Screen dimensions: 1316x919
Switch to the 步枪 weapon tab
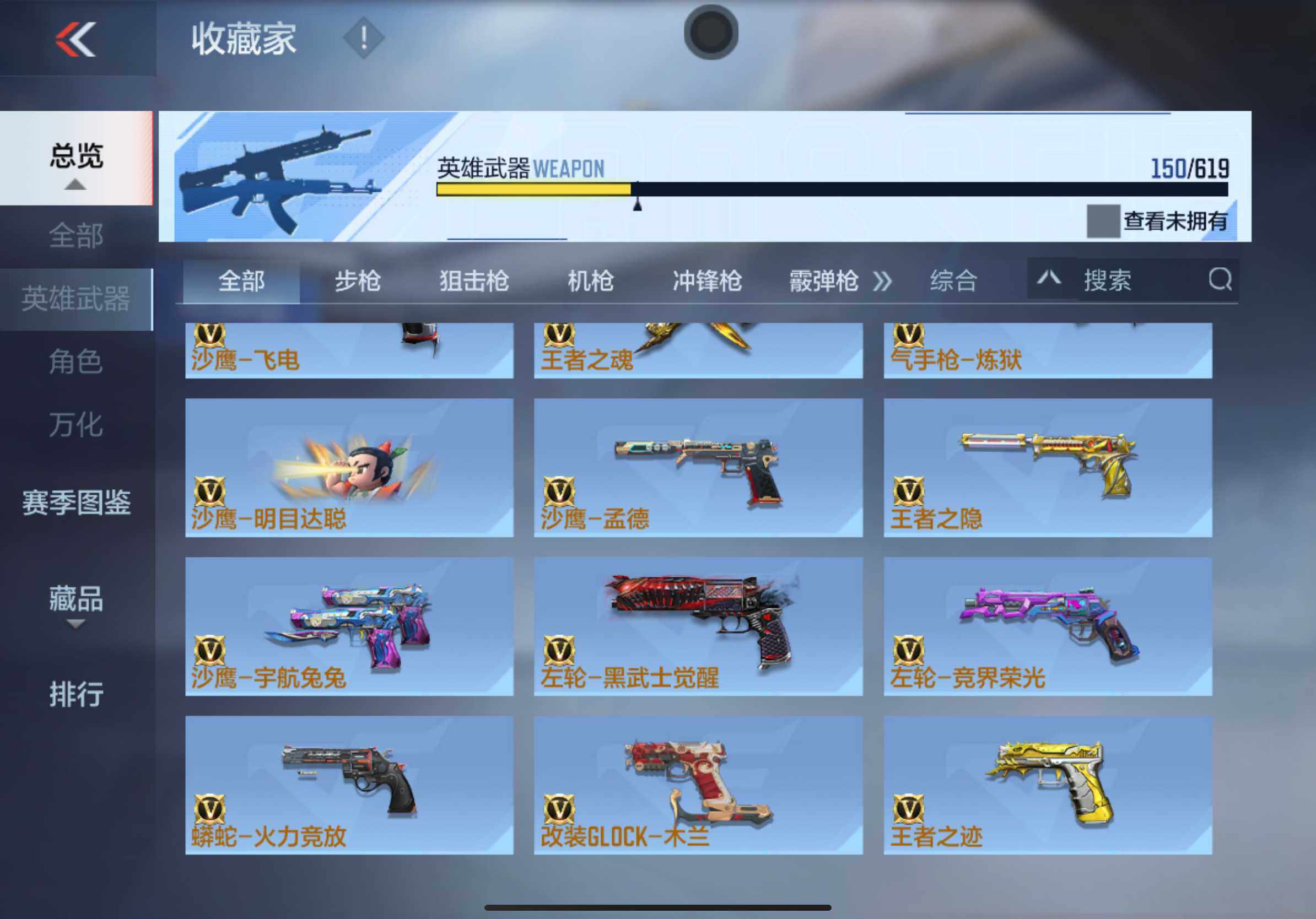click(x=358, y=282)
